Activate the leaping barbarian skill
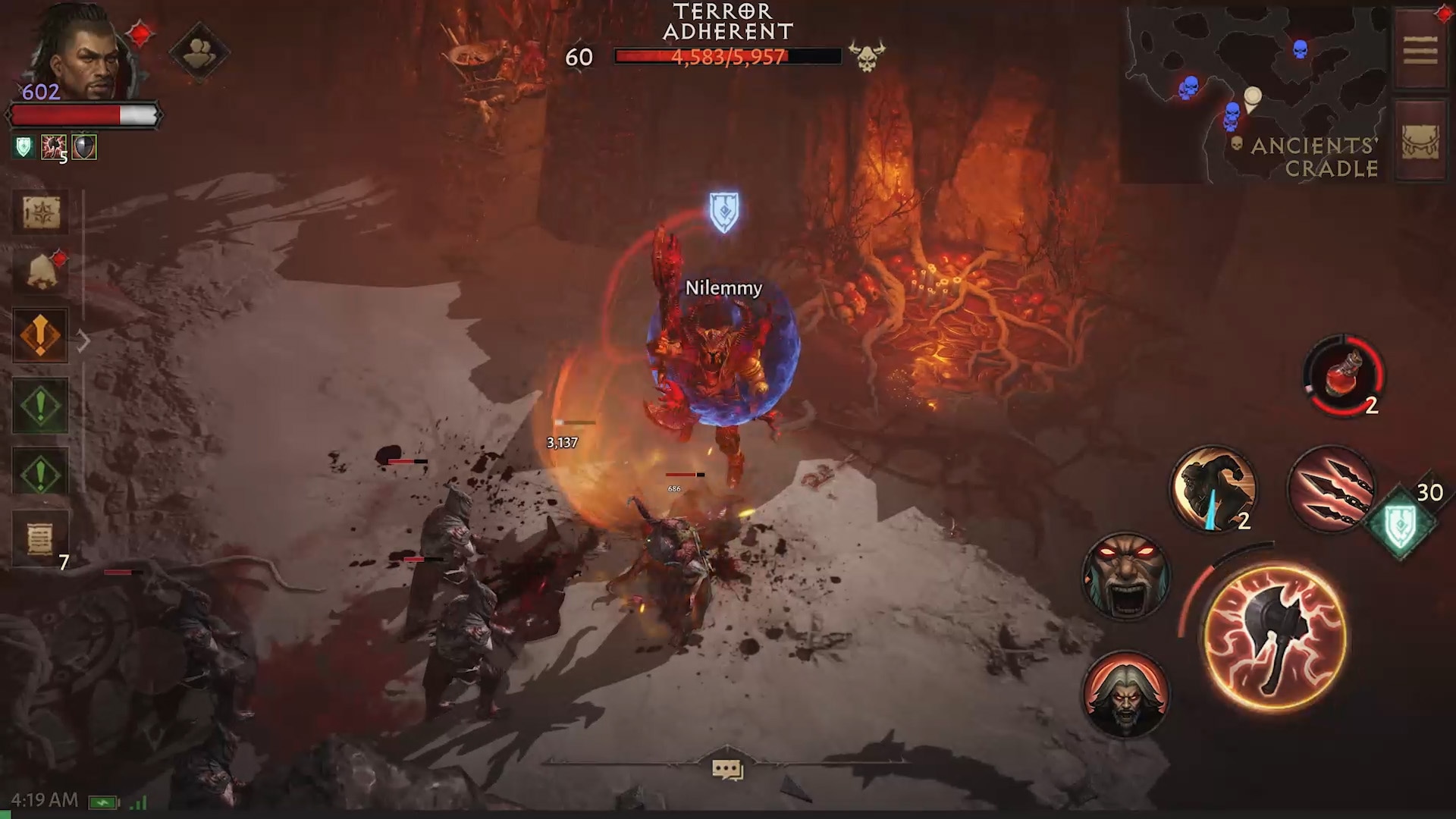The height and width of the screenshot is (819, 1456). point(1213,487)
